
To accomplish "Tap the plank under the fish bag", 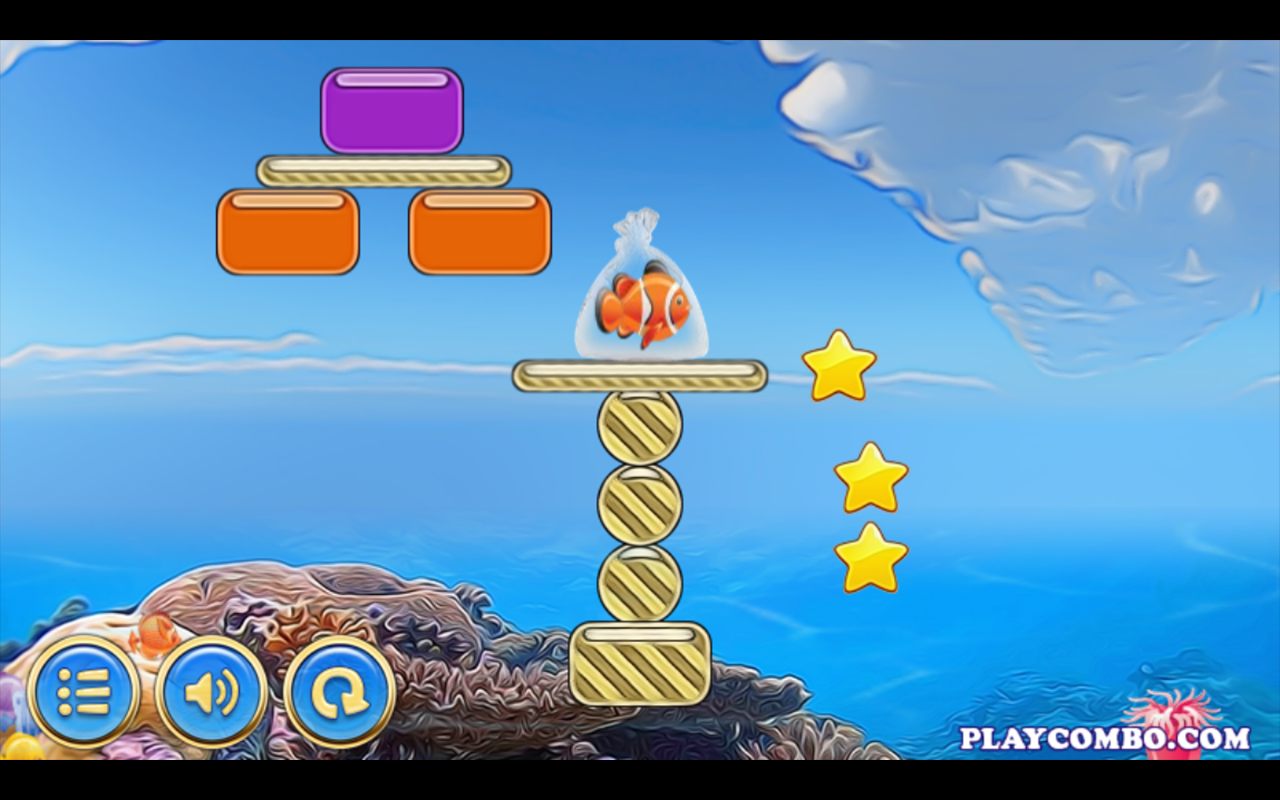I will (639, 374).
